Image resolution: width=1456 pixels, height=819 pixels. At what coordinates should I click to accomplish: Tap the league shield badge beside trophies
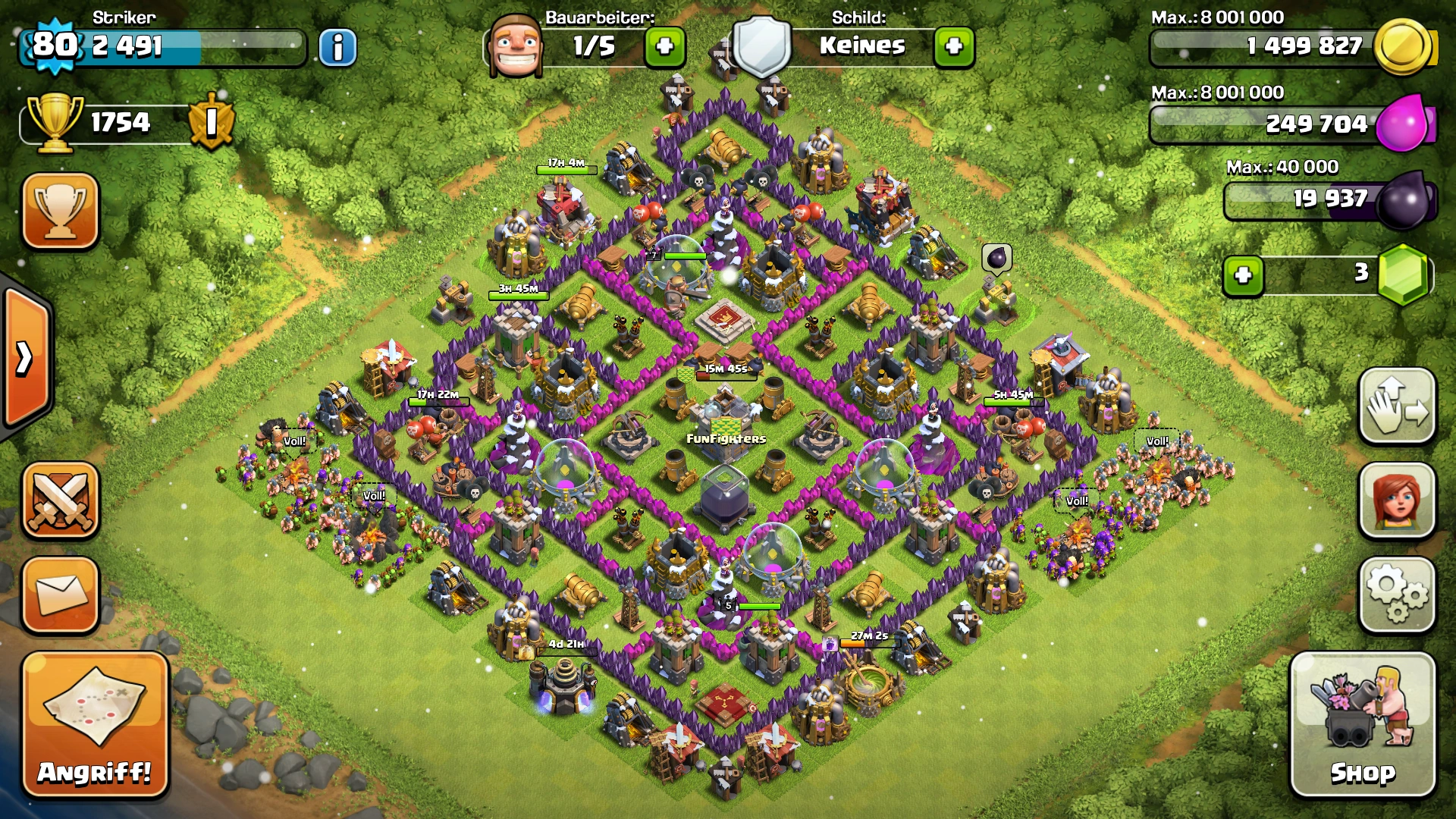[x=212, y=122]
